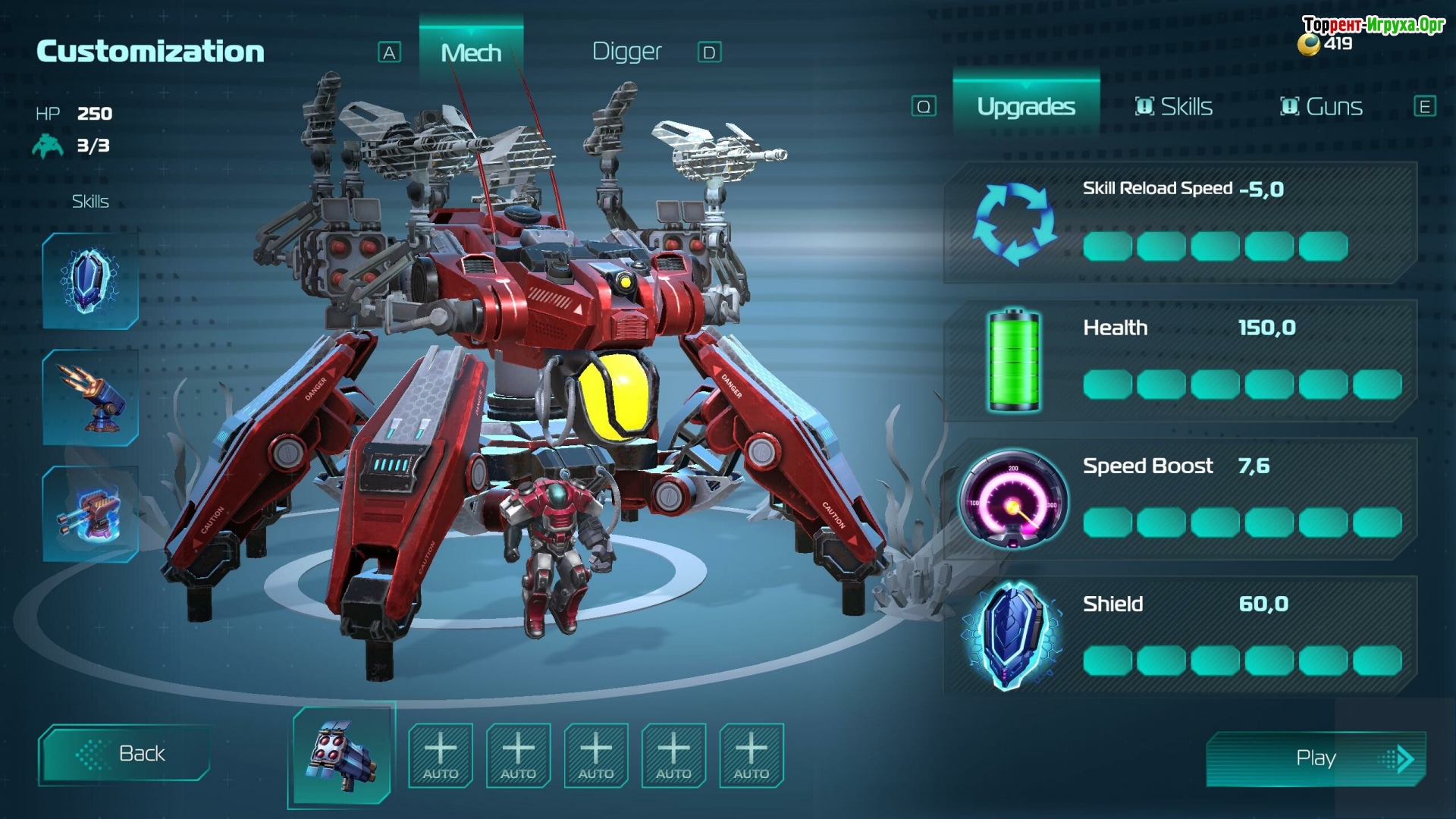Choose the Skill Reload Speed upgrade
The image size is (1456, 819).
(1179, 223)
